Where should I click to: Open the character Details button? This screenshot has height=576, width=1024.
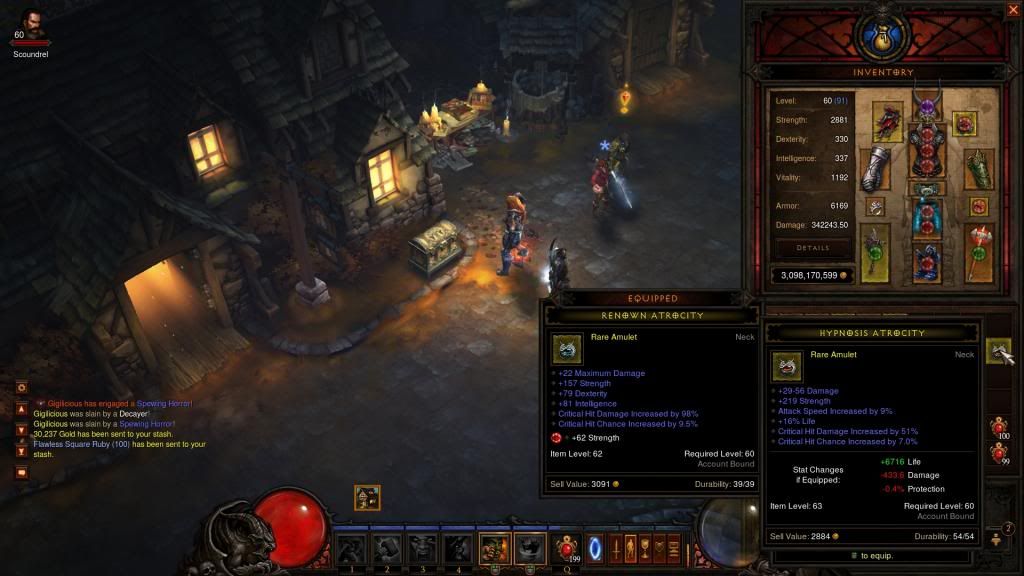point(812,247)
